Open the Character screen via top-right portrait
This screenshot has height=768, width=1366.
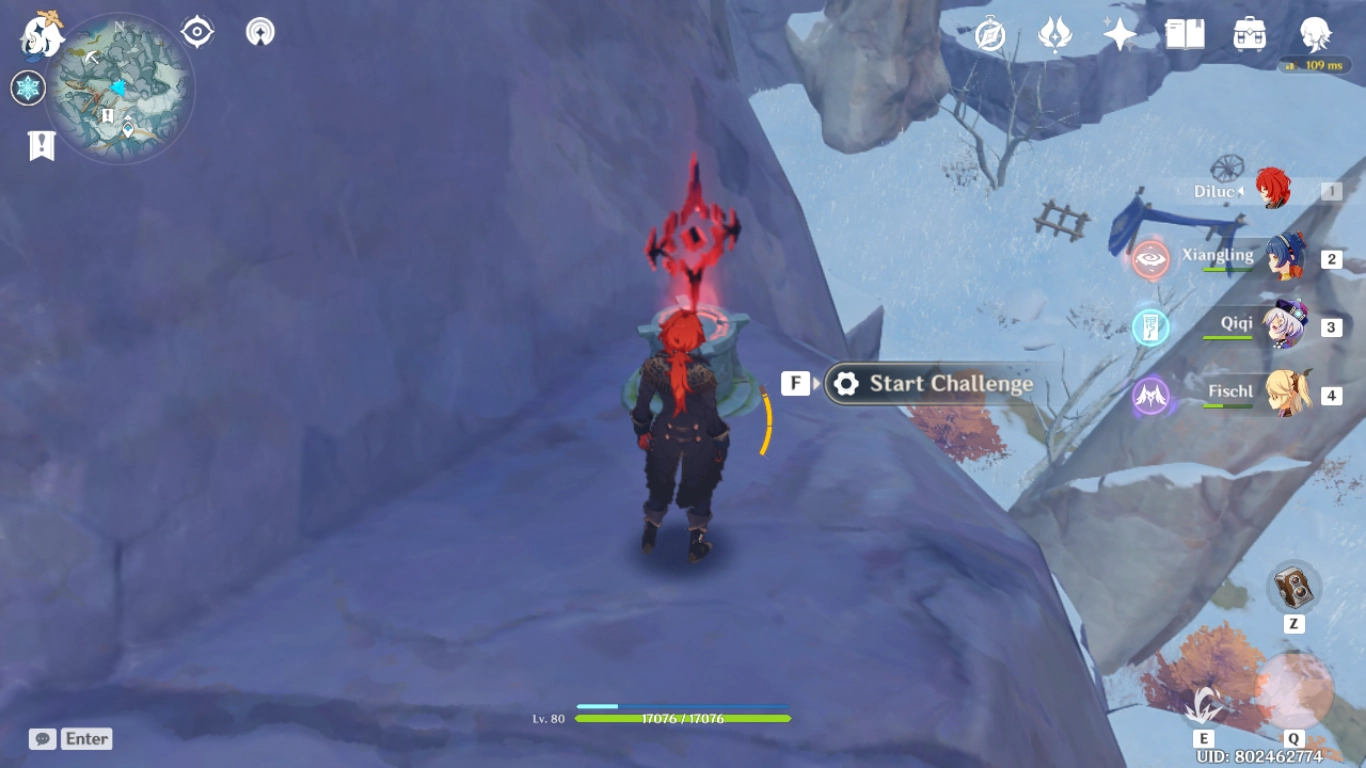pyautogui.click(x=1315, y=33)
